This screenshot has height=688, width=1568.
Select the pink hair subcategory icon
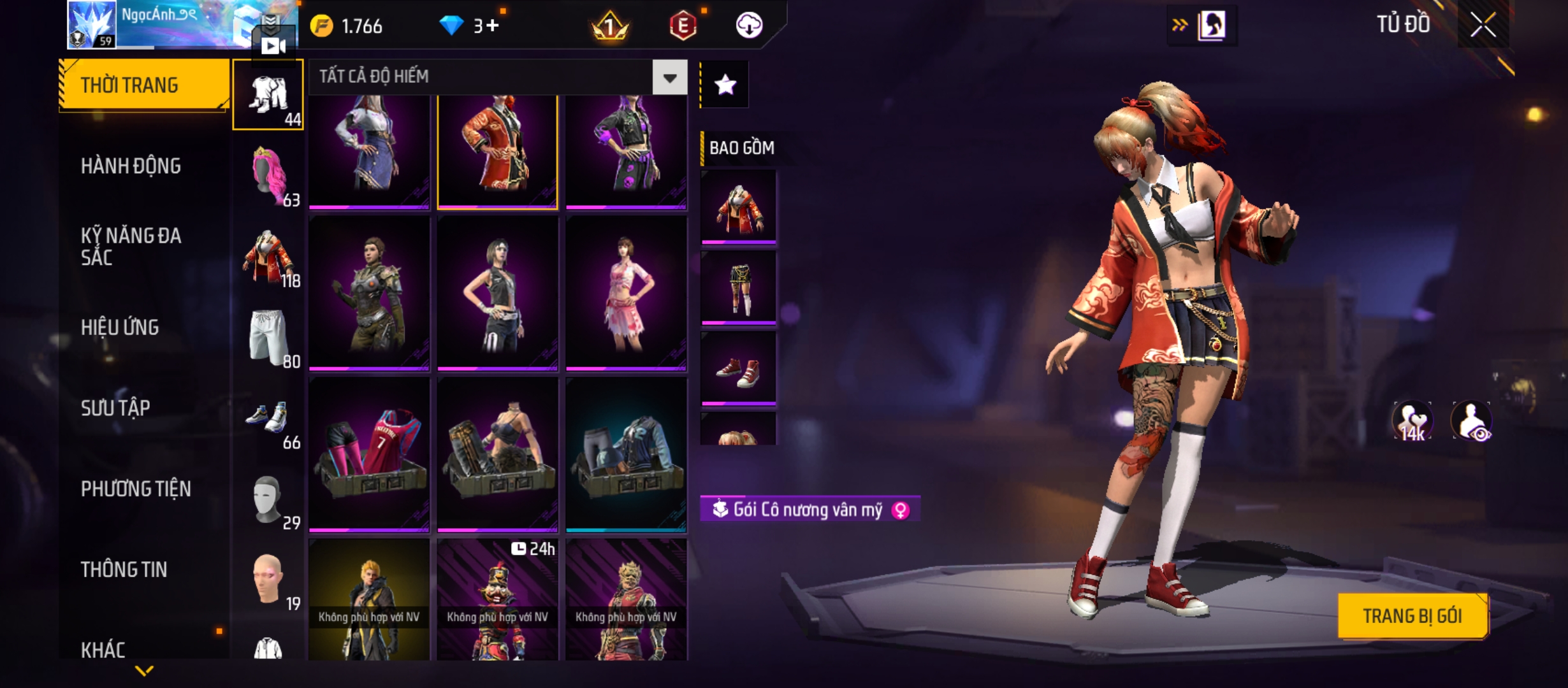tap(269, 175)
